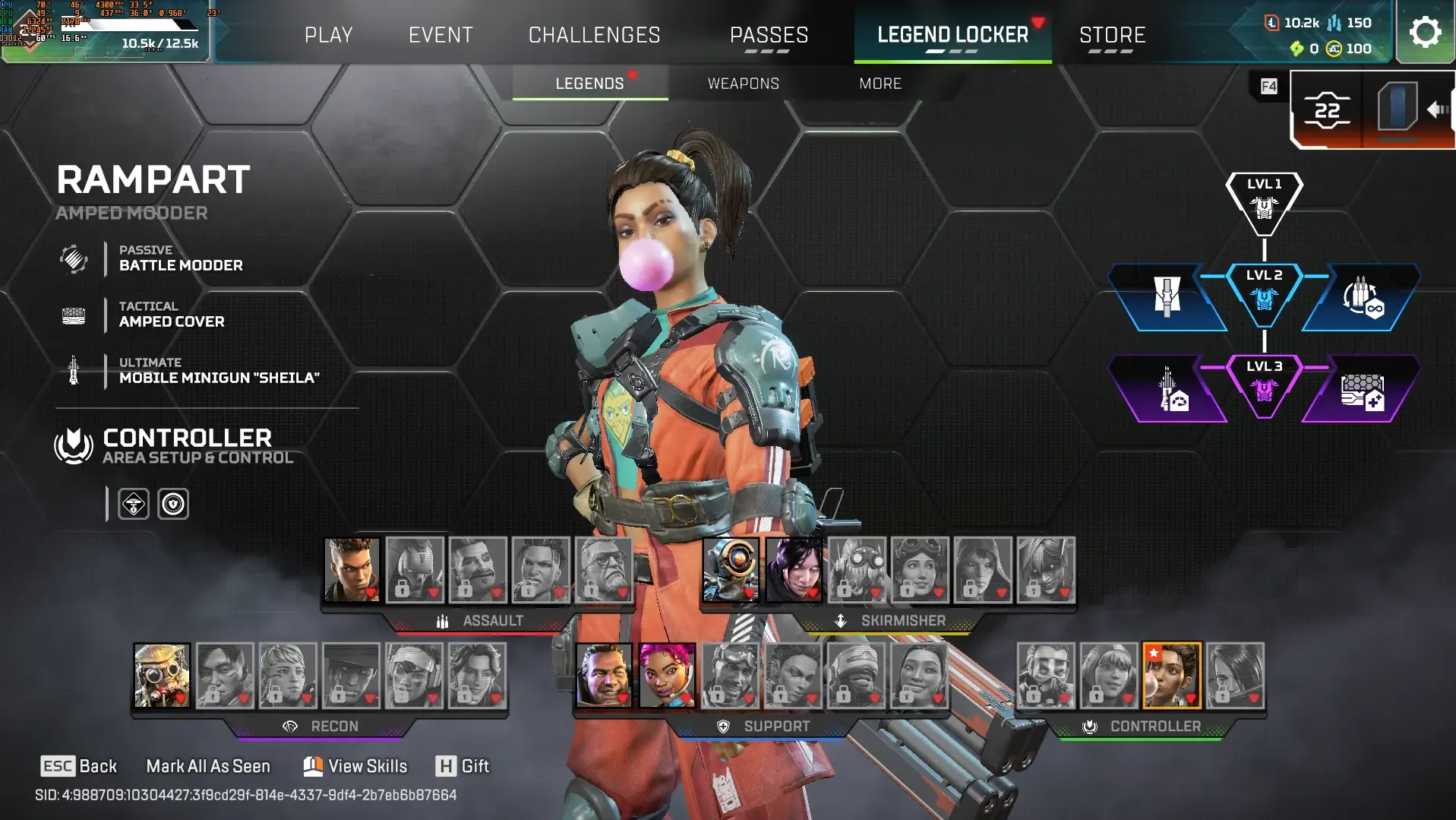Choose the LVL 2 infinite ammo upgrade
Image resolution: width=1456 pixels, height=820 pixels.
click(1363, 297)
